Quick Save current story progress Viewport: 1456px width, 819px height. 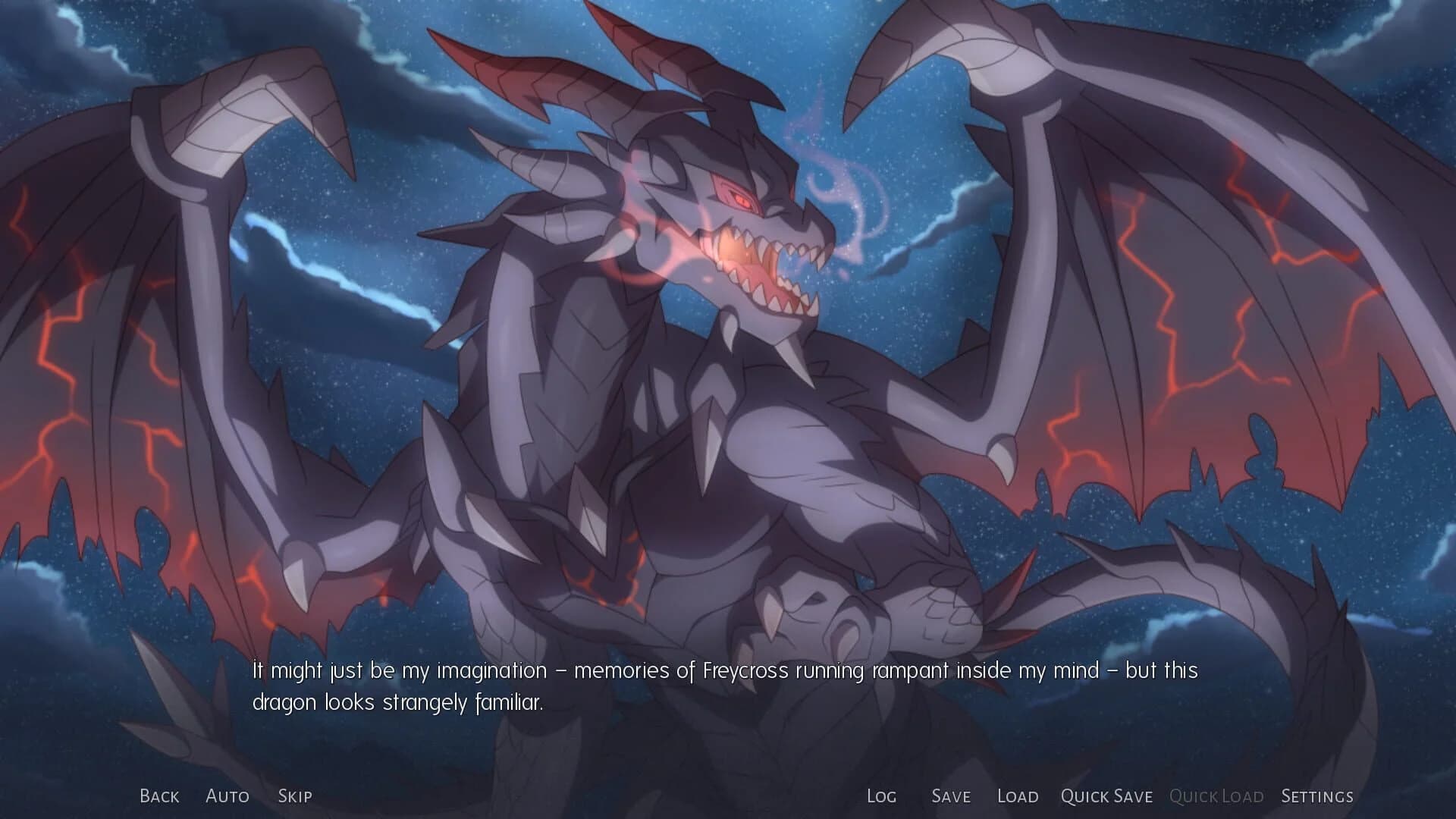point(1106,796)
